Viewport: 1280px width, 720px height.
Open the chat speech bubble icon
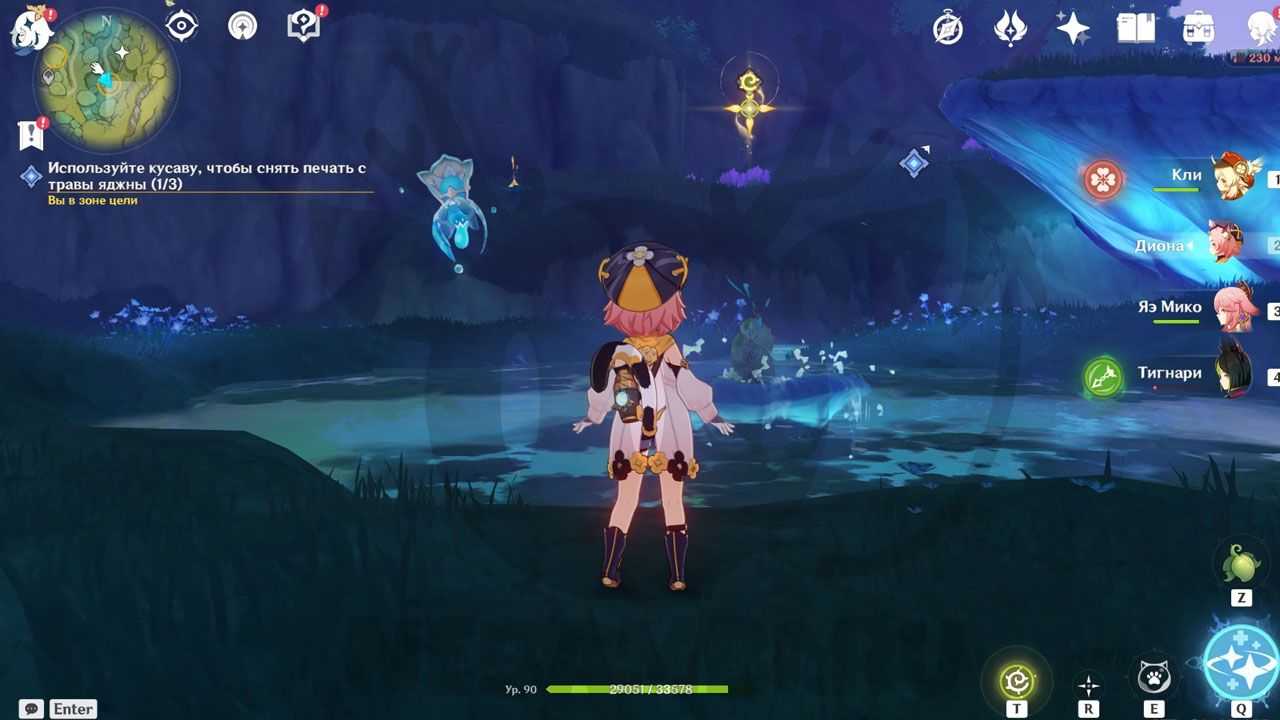click(31, 708)
